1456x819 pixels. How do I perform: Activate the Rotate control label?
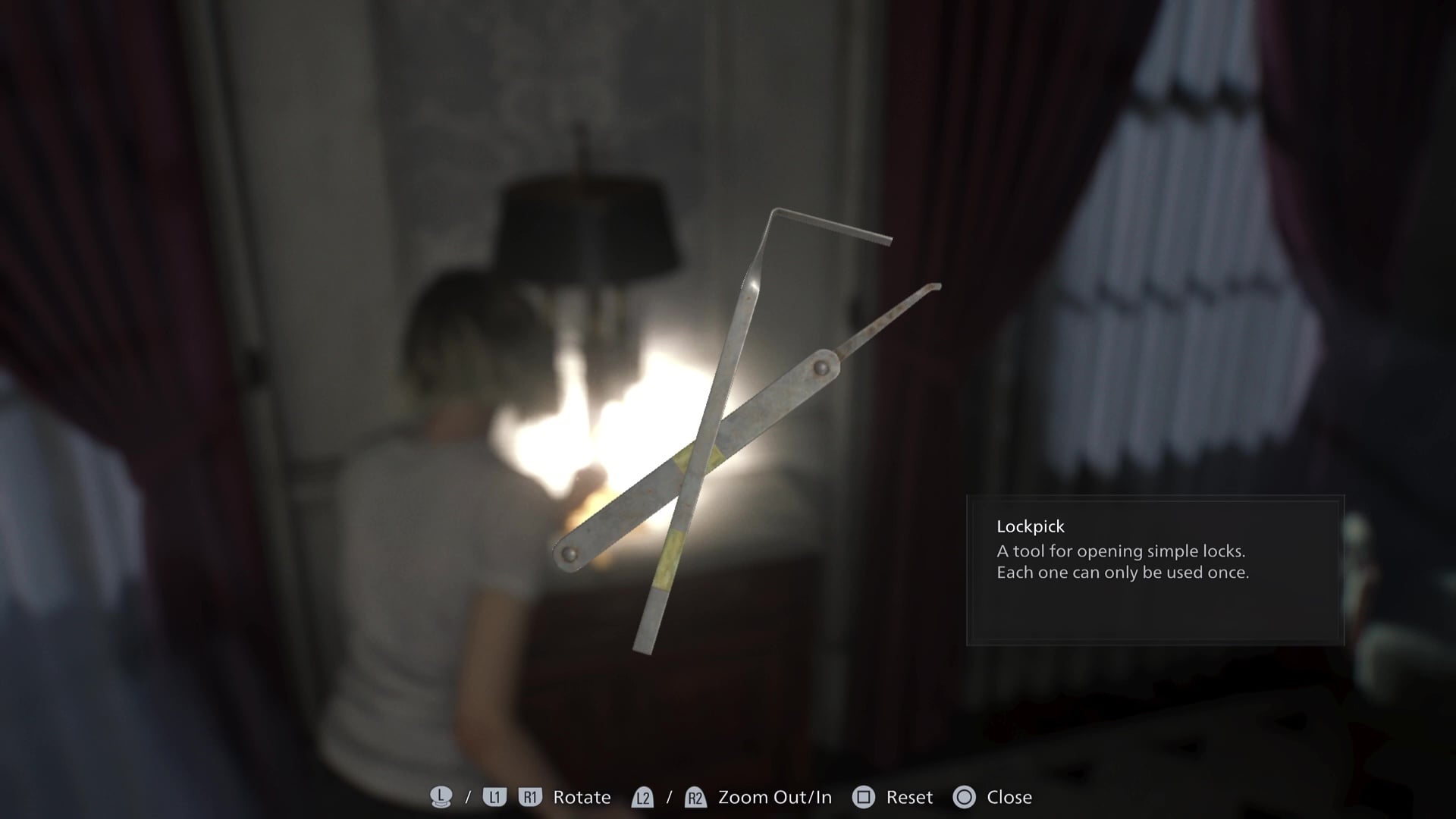point(580,797)
